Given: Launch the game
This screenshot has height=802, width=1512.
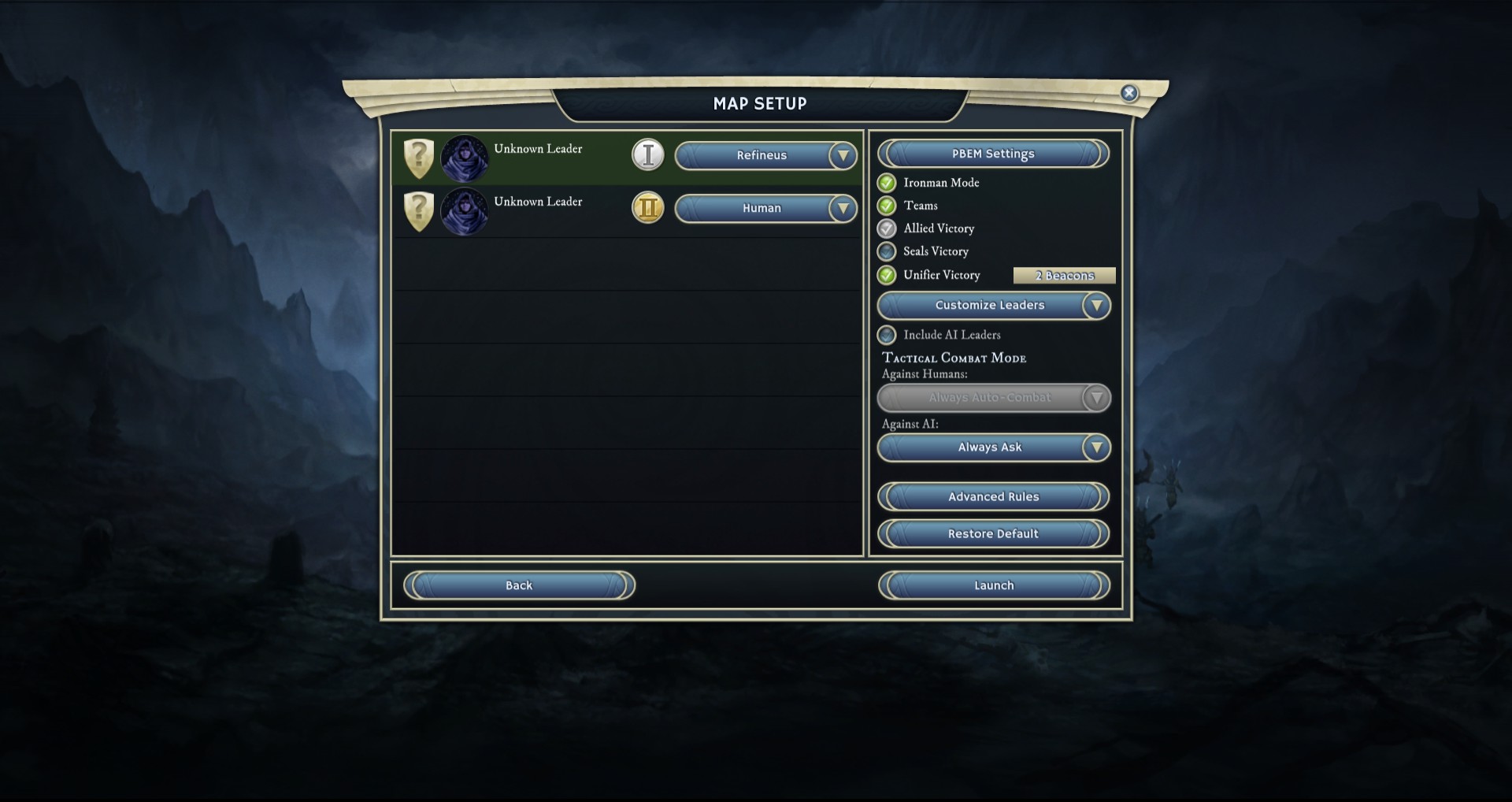Looking at the screenshot, I should pyautogui.click(x=994, y=585).
